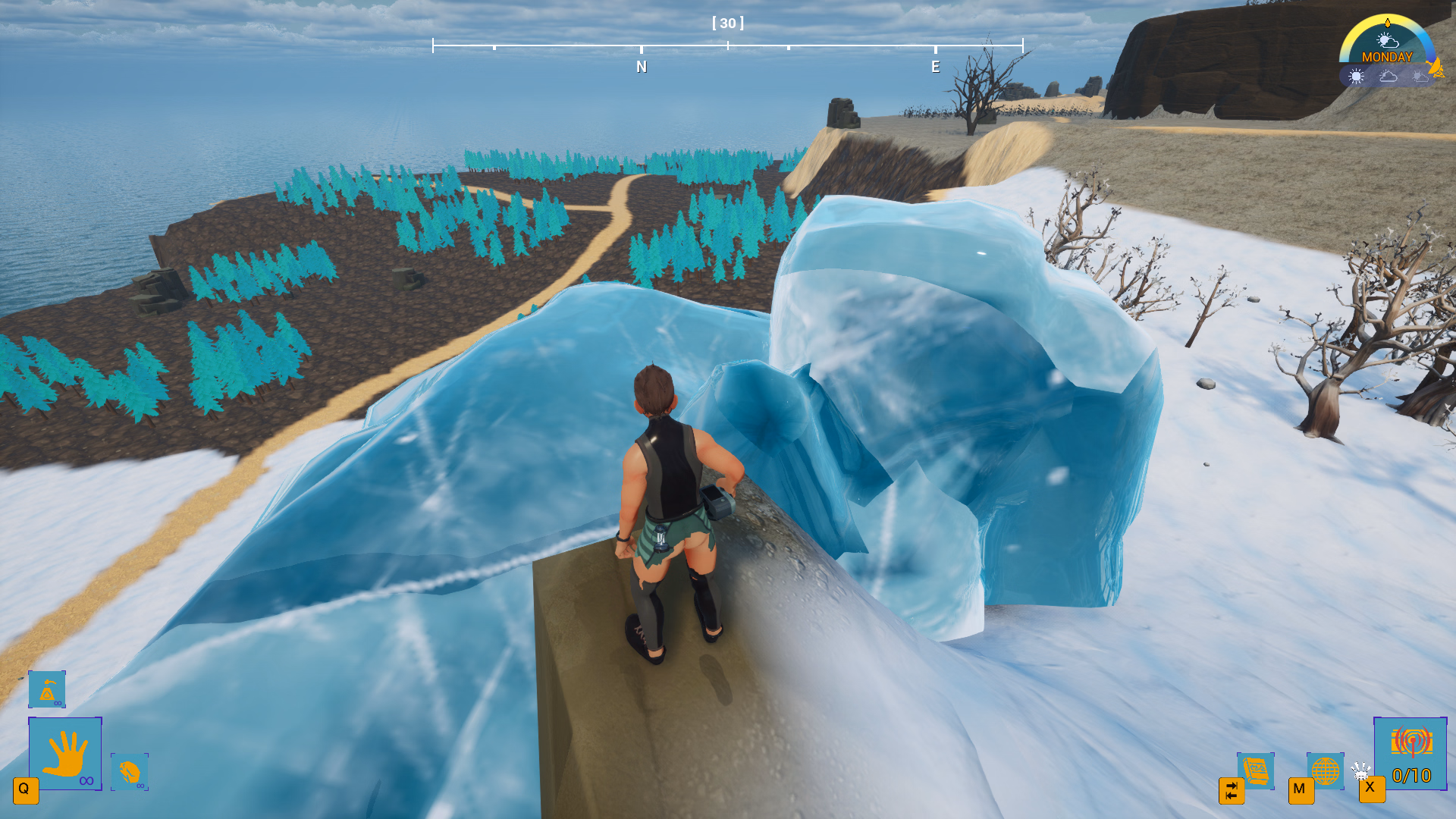This screenshot has width=1456, height=819.
Task: Pick the small rock item slot
Action: pyautogui.click(x=130, y=772)
